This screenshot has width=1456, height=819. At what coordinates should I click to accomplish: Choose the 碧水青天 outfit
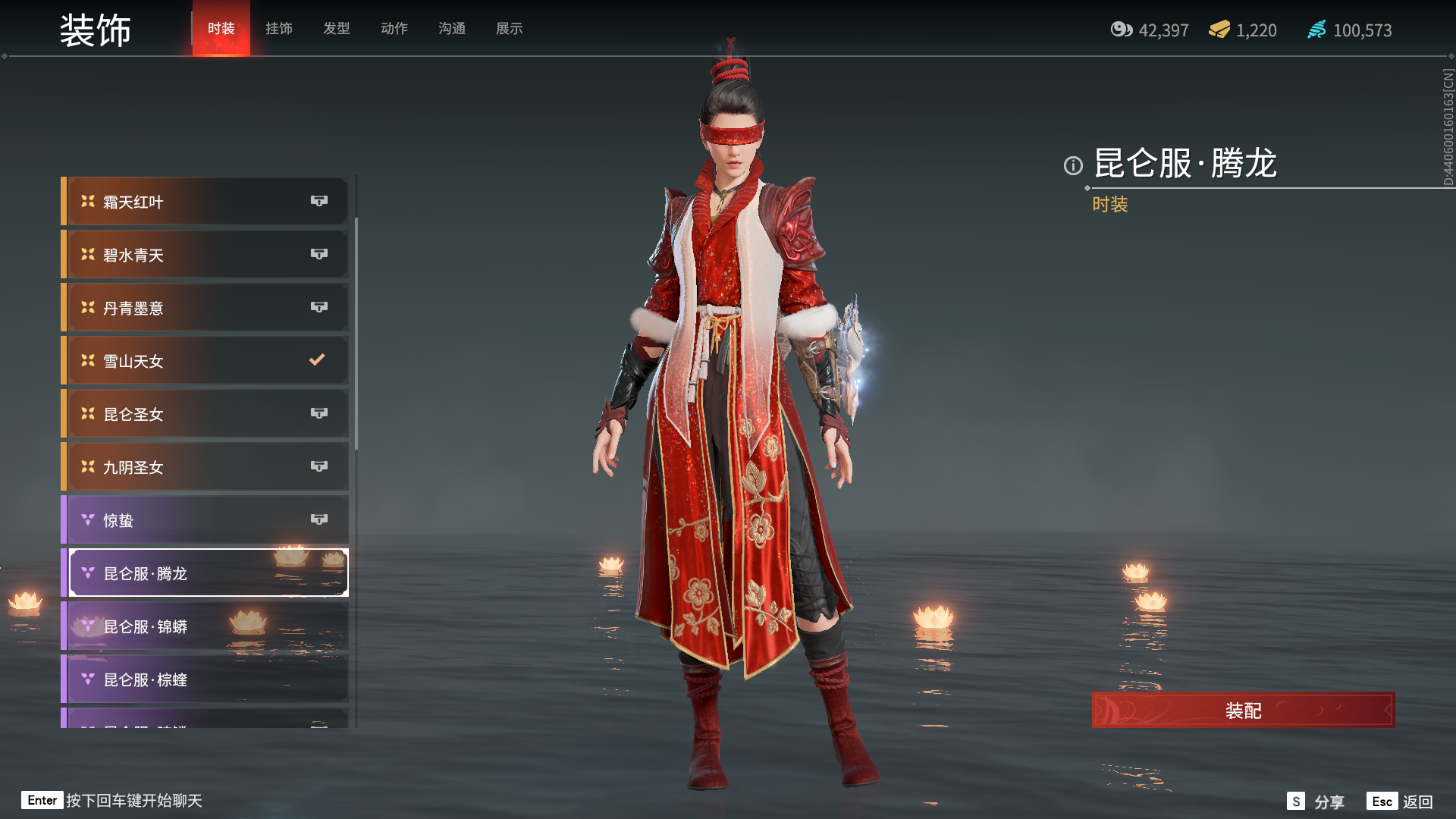pos(206,255)
